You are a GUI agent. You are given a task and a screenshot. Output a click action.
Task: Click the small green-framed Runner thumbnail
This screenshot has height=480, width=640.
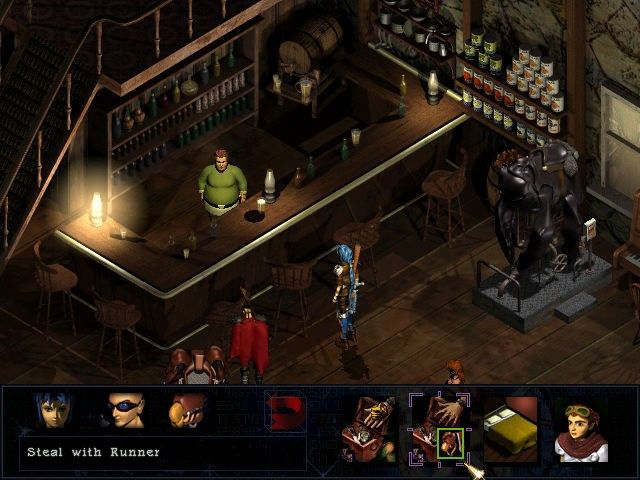click(x=449, y=443)
